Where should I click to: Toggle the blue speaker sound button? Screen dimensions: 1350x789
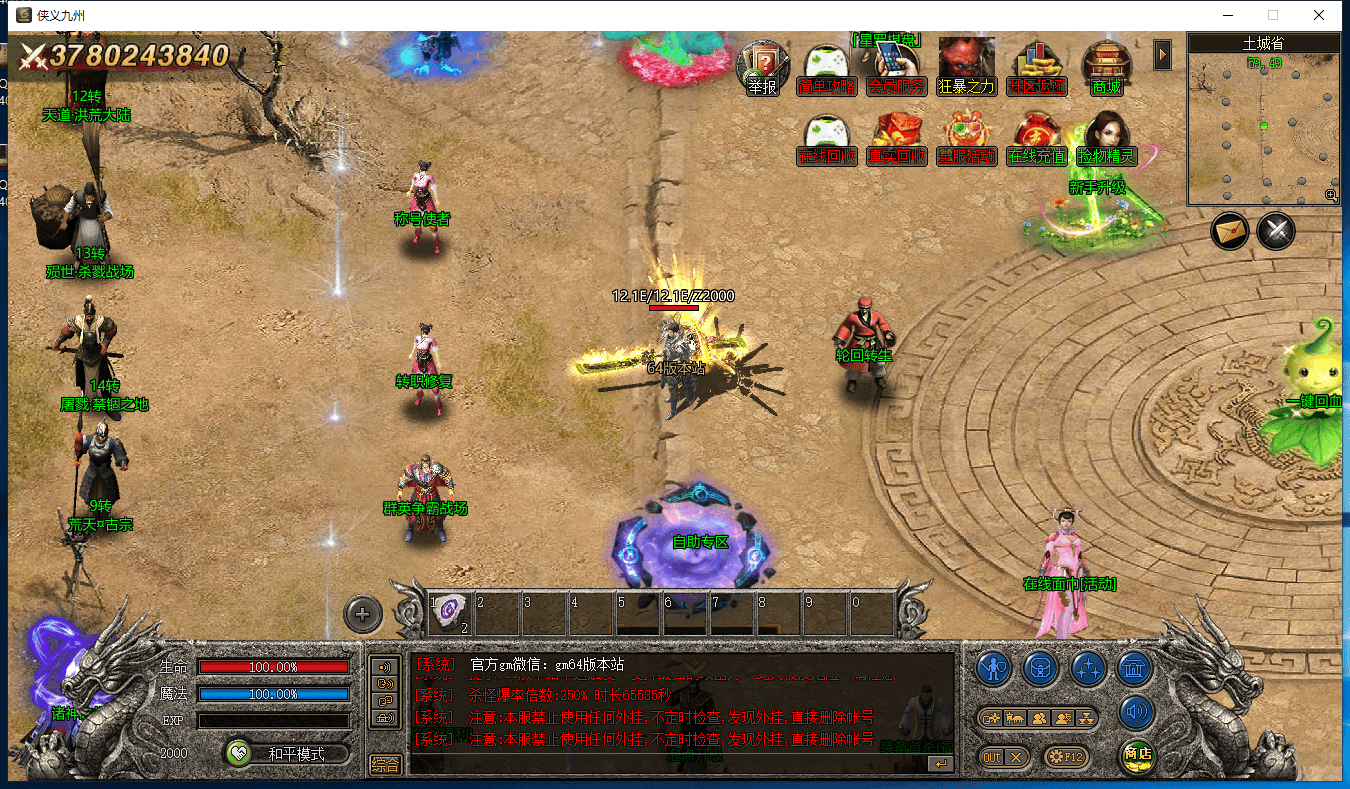1136,712
